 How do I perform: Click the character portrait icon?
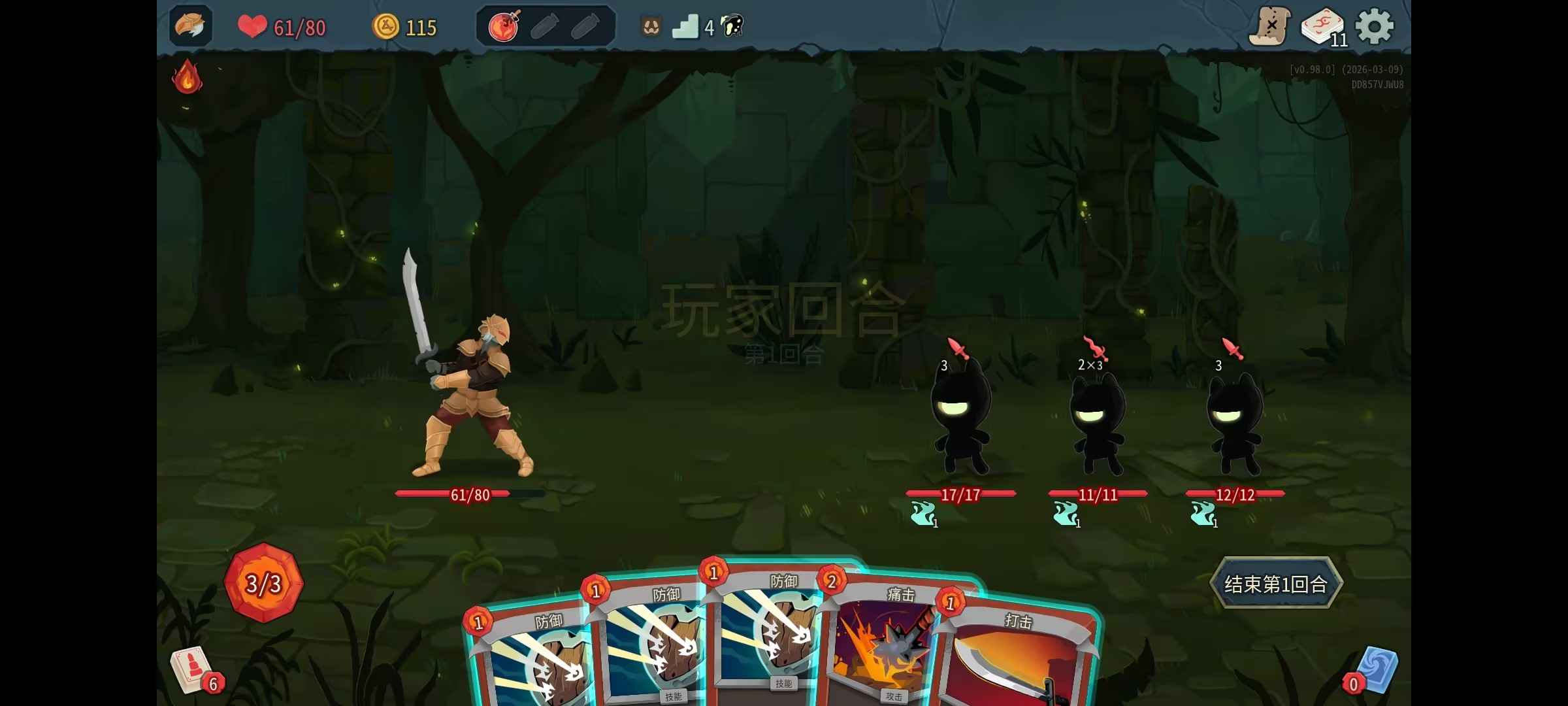[x=191, y=26]
